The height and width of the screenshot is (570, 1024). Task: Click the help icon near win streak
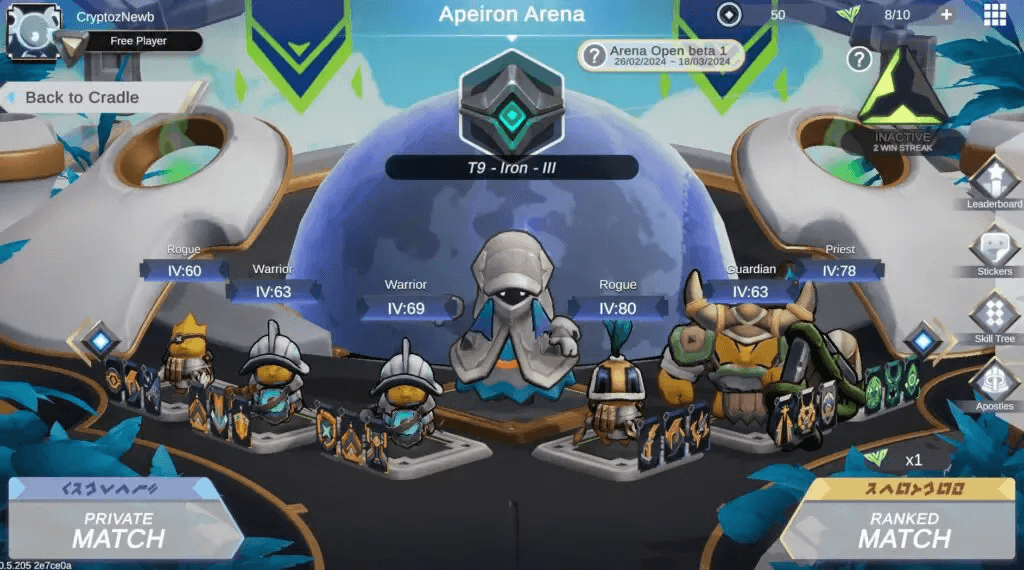[x=859, y=59]
